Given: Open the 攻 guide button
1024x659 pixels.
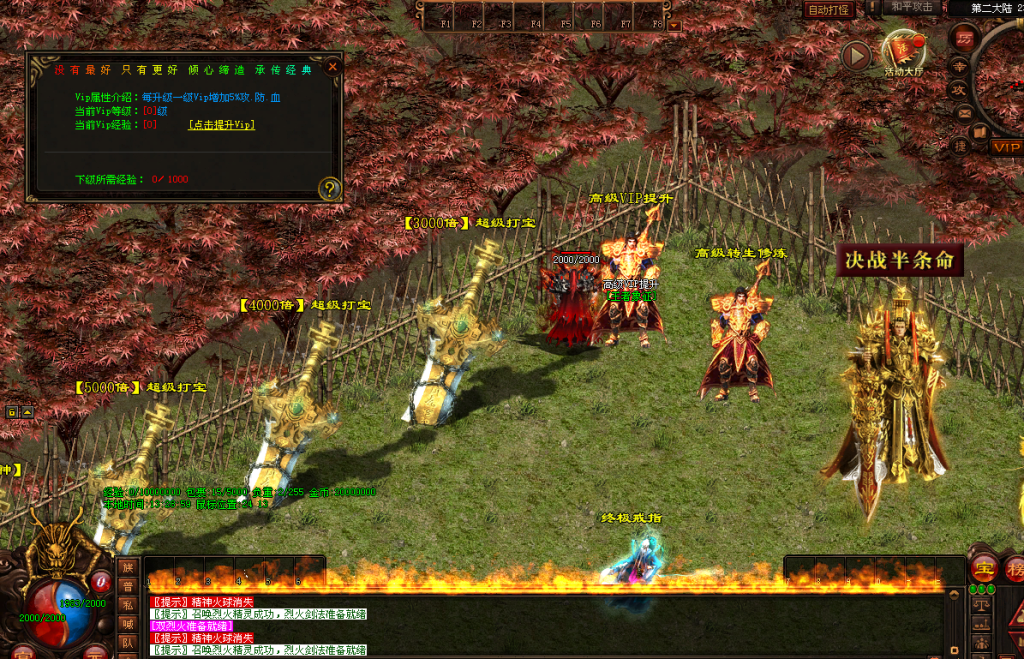Looking at the screenshot, I should [x=958, y=90].
